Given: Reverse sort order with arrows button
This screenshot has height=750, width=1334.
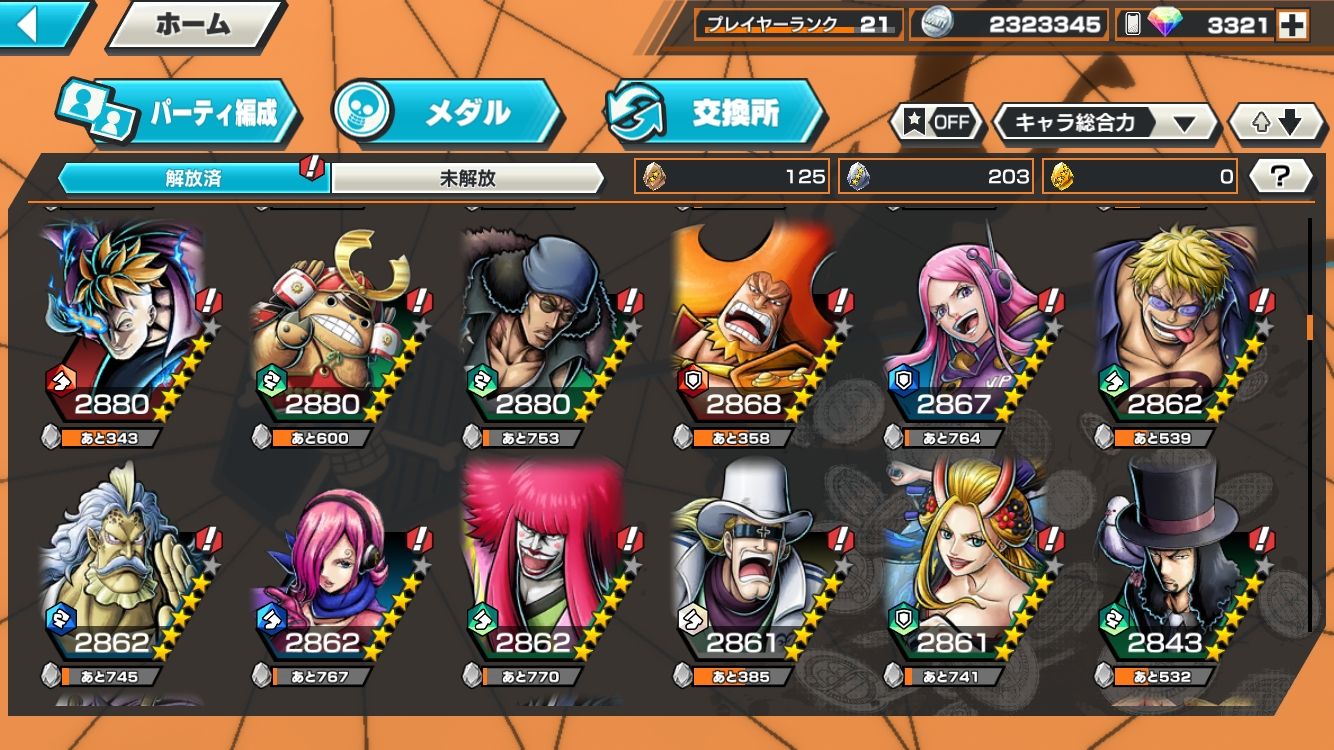Looking at the screenshot, I should (1278, 123).
